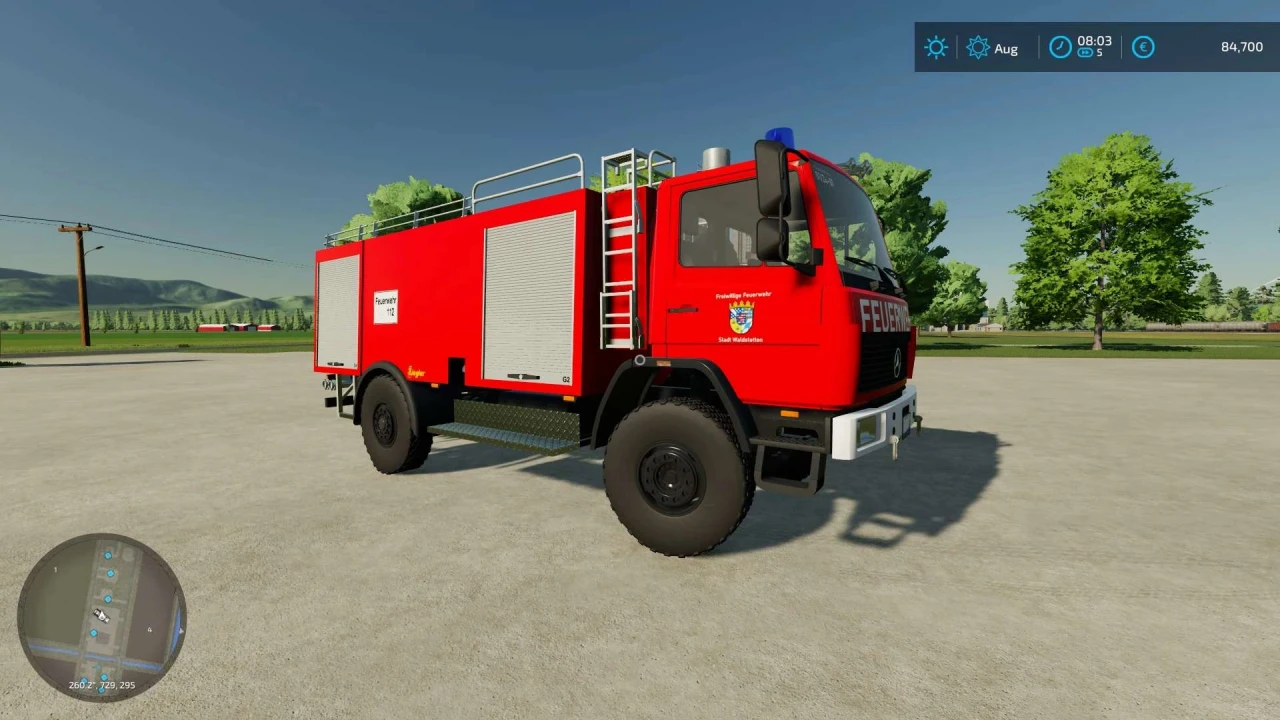Select the coordinates text below the minimap
Screen dimensions: 1280x720
101,685
